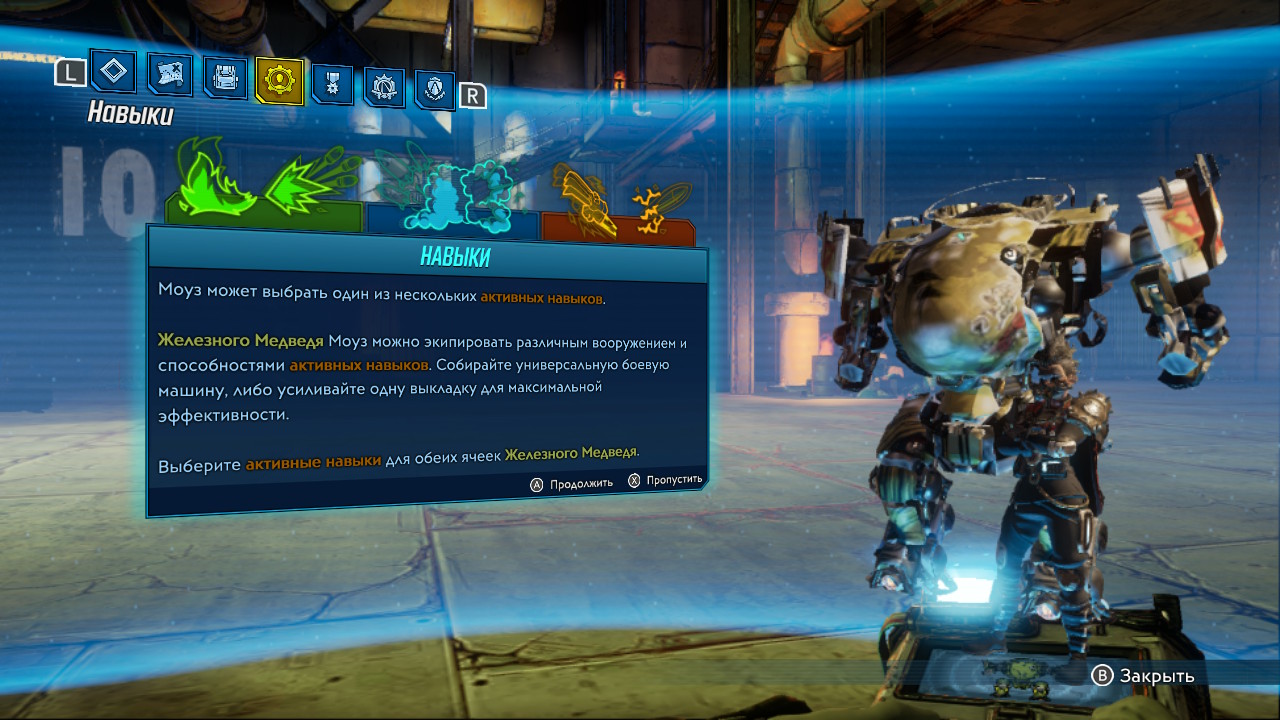Open the diamond-shaped missions tab
This screenshot has height=720, width=1280.
(x=114, y=72)
